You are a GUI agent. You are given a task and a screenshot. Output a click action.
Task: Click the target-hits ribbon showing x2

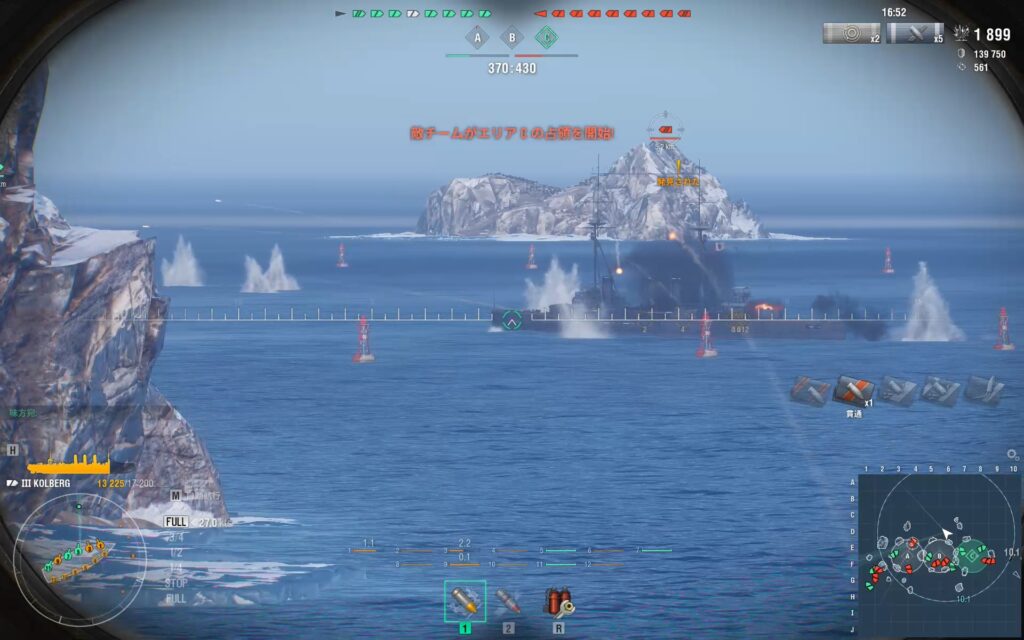pyautogui.click(x=851, y=33)
